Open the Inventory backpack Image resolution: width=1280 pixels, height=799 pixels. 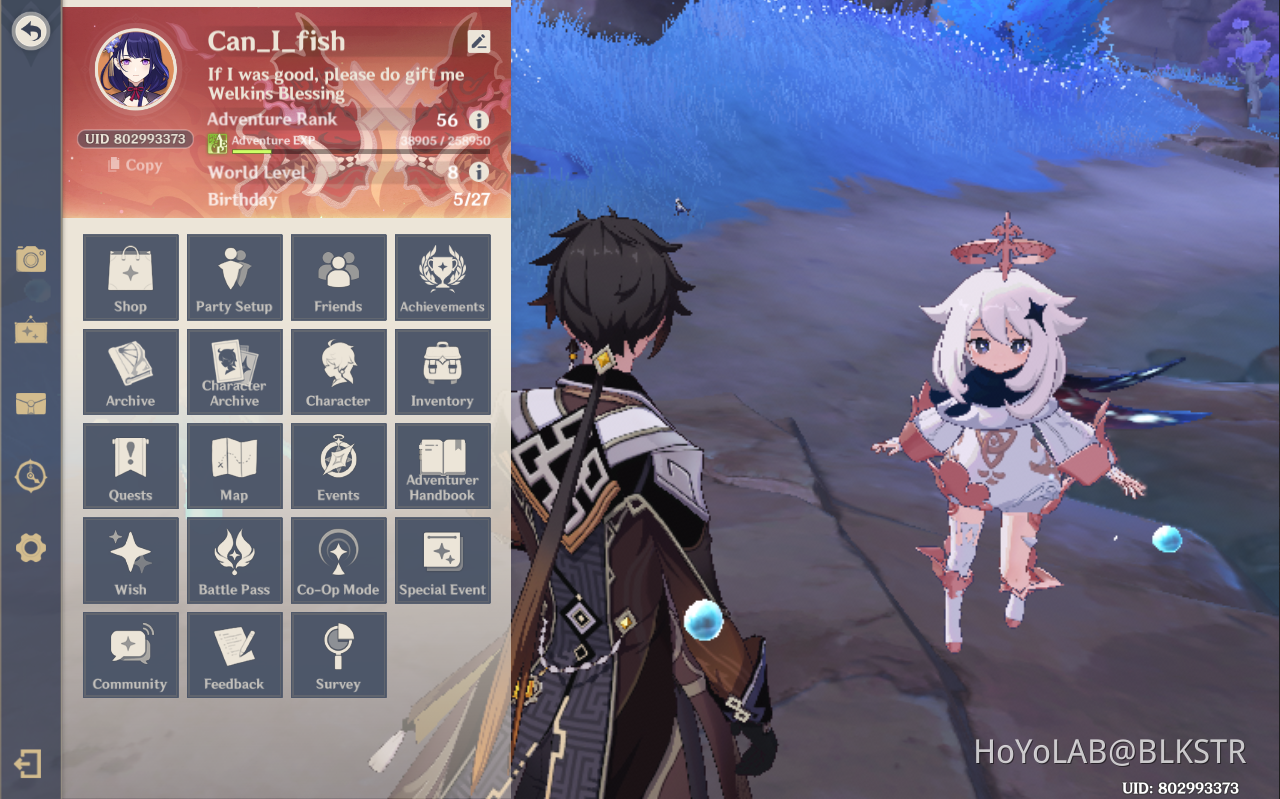(442, 372)
